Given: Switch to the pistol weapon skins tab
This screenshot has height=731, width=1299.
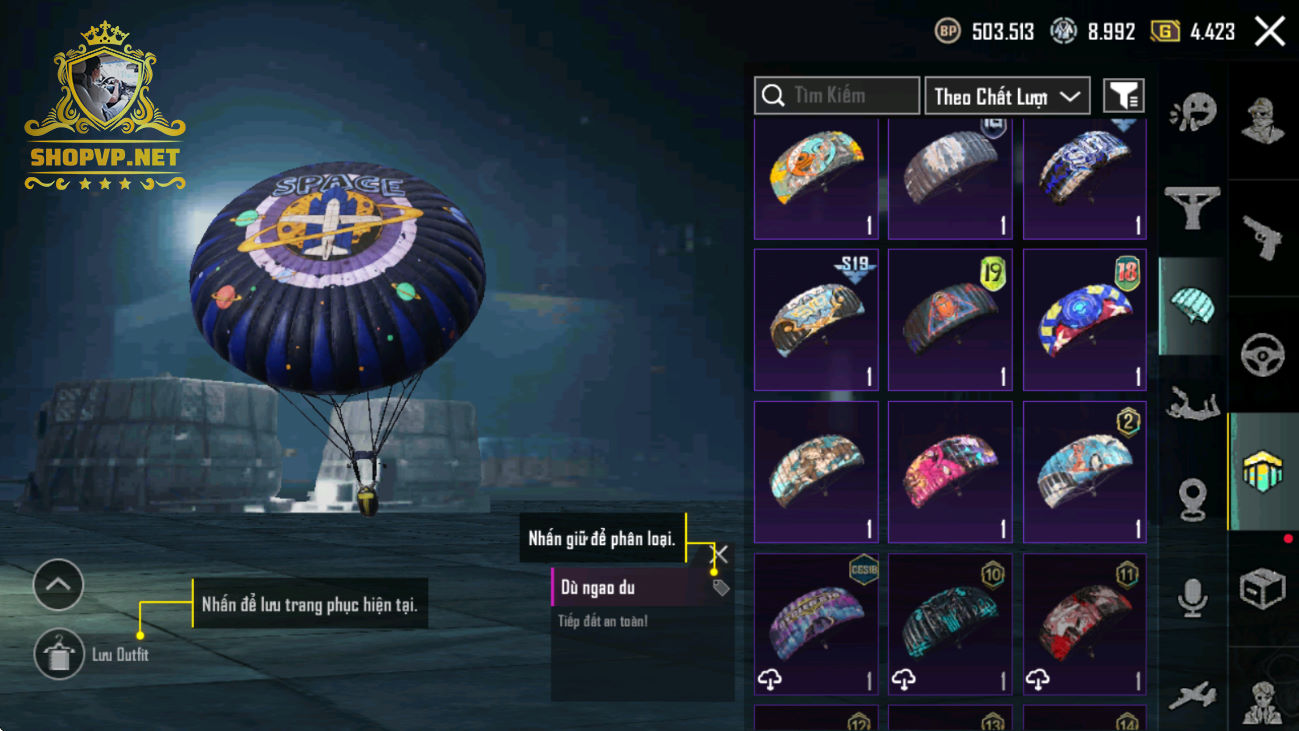Looking at the screenshot, I should 1263,238.
